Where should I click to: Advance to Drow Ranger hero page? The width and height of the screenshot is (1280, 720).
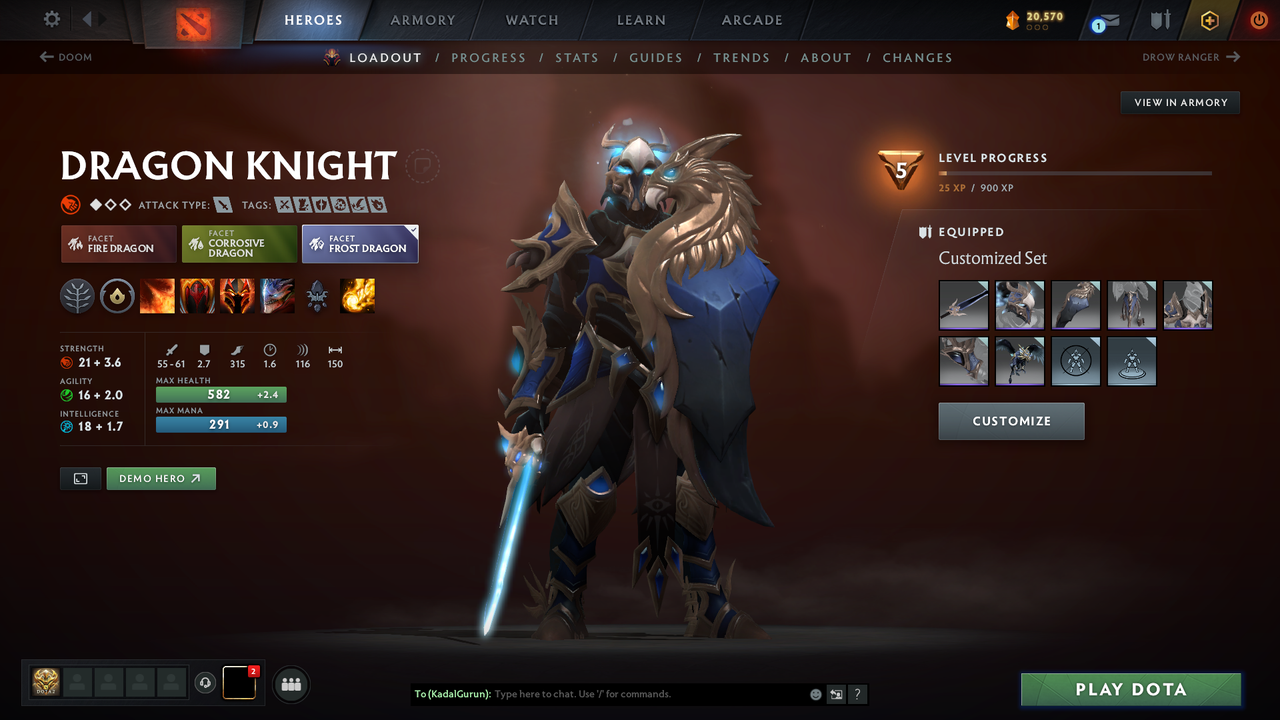[1190, 57]
